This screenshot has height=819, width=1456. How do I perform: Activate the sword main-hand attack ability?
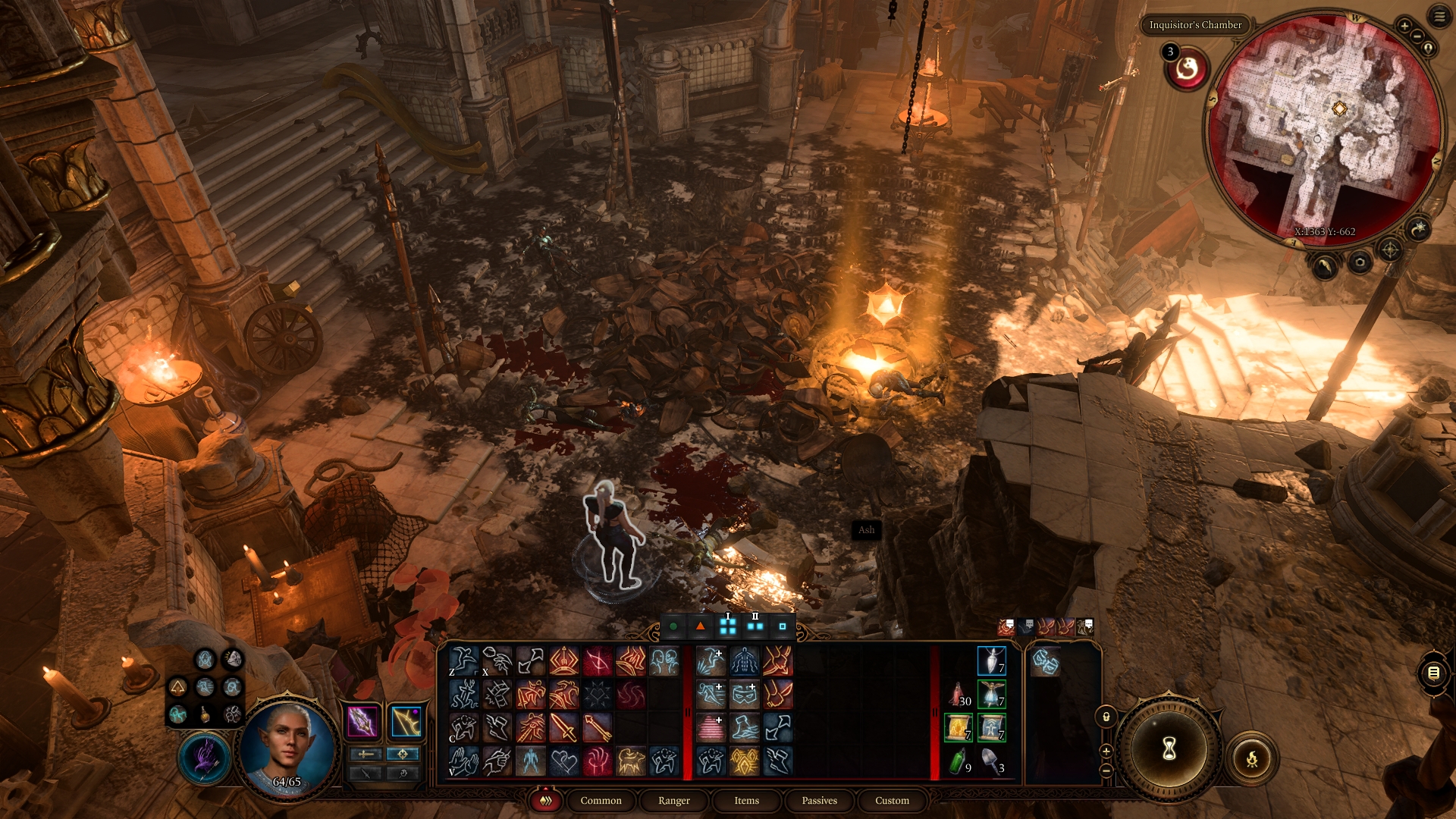coord(564,728)
